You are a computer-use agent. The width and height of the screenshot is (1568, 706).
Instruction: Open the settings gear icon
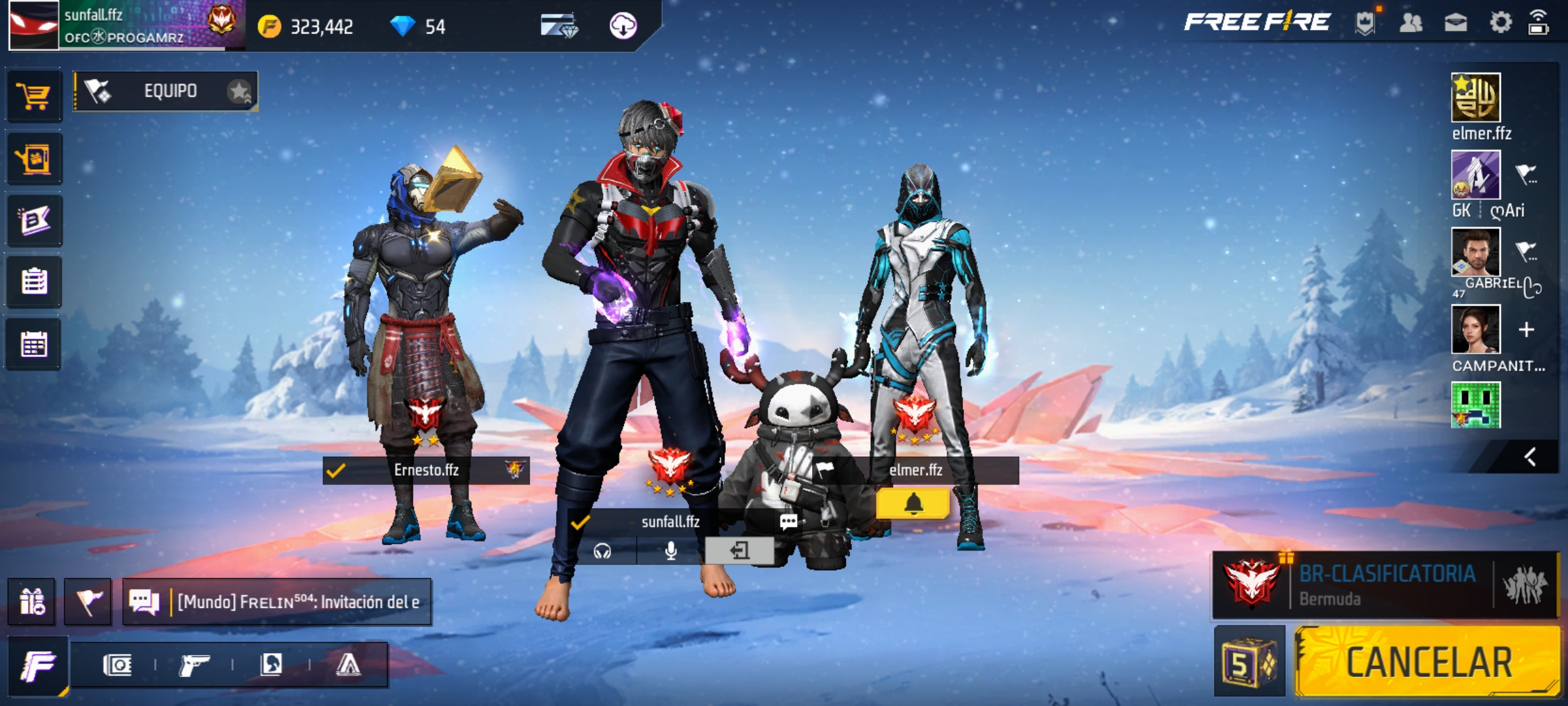point(1500,23)
